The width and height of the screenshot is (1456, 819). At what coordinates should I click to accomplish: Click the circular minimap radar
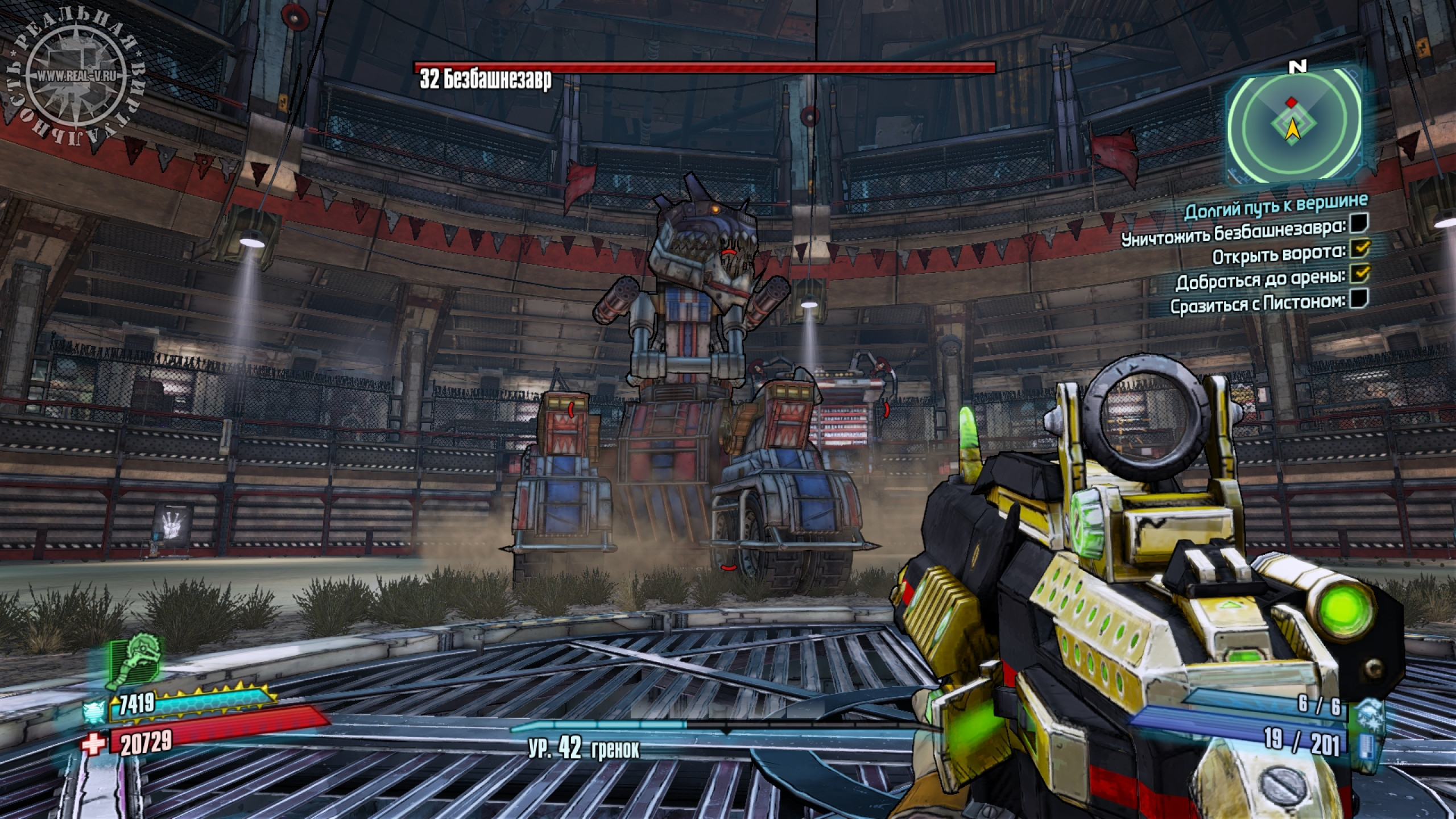pos(1293,124)
